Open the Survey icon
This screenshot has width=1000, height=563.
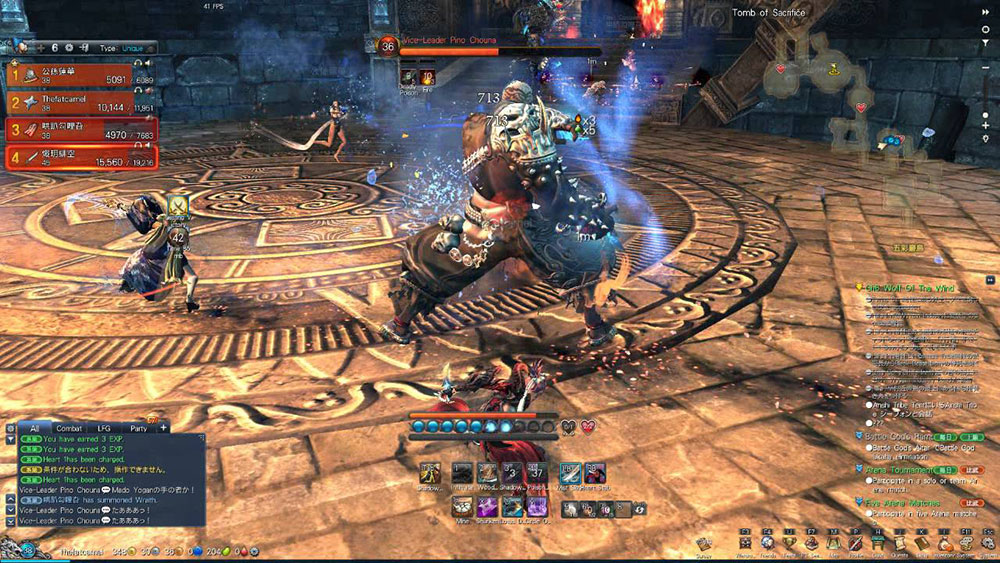(706, 541)
